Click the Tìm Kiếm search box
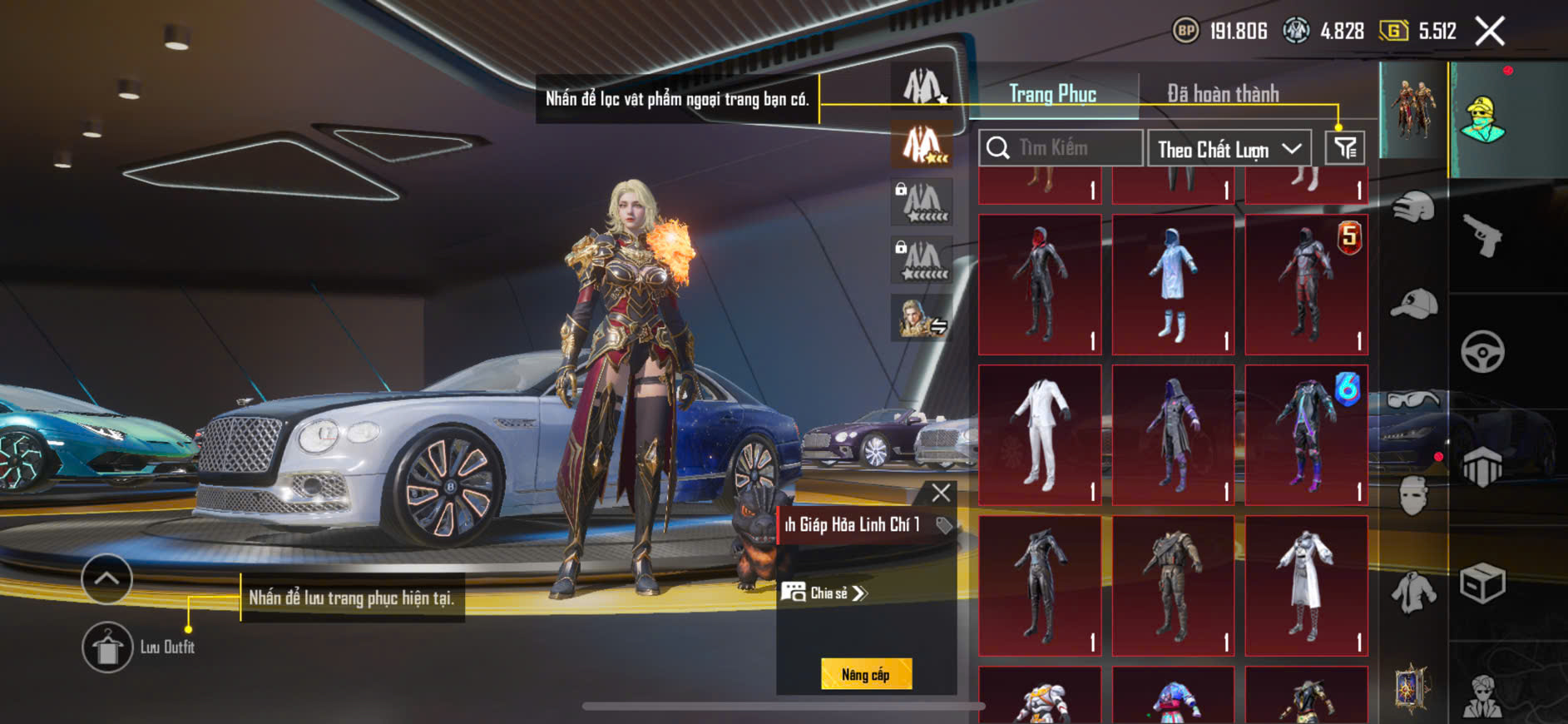The height and width of the screenshot is (724, 1568). (x=1061, y=148)
